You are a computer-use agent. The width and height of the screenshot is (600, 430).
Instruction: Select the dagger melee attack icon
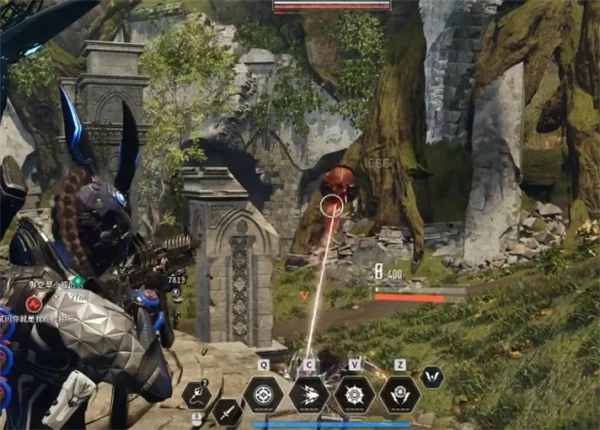(227, 410)
